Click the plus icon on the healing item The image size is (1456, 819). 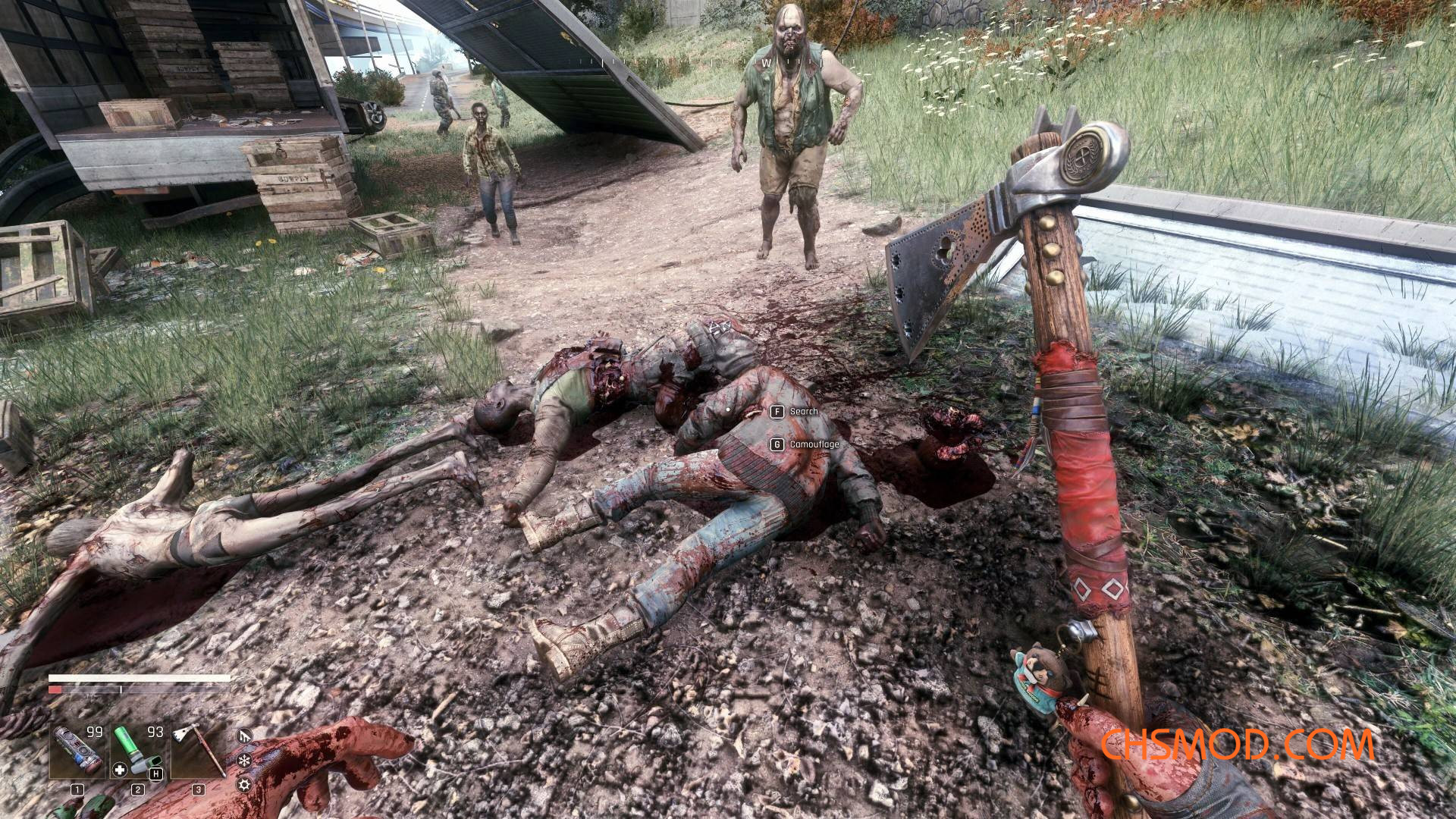click(x=119, y=769)
